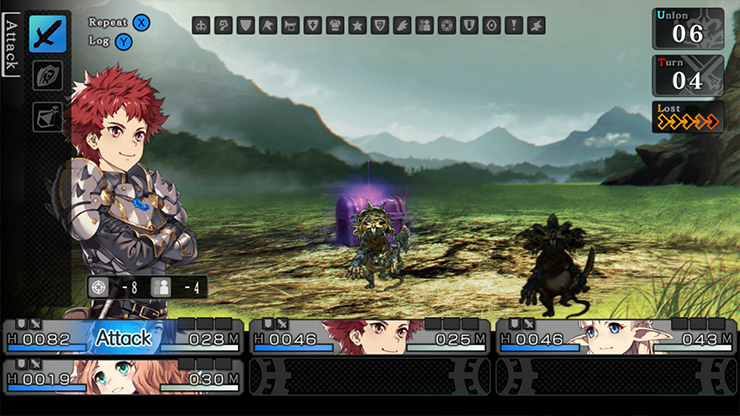
Task: Open the item bag command icon
Action: point(47,117)
